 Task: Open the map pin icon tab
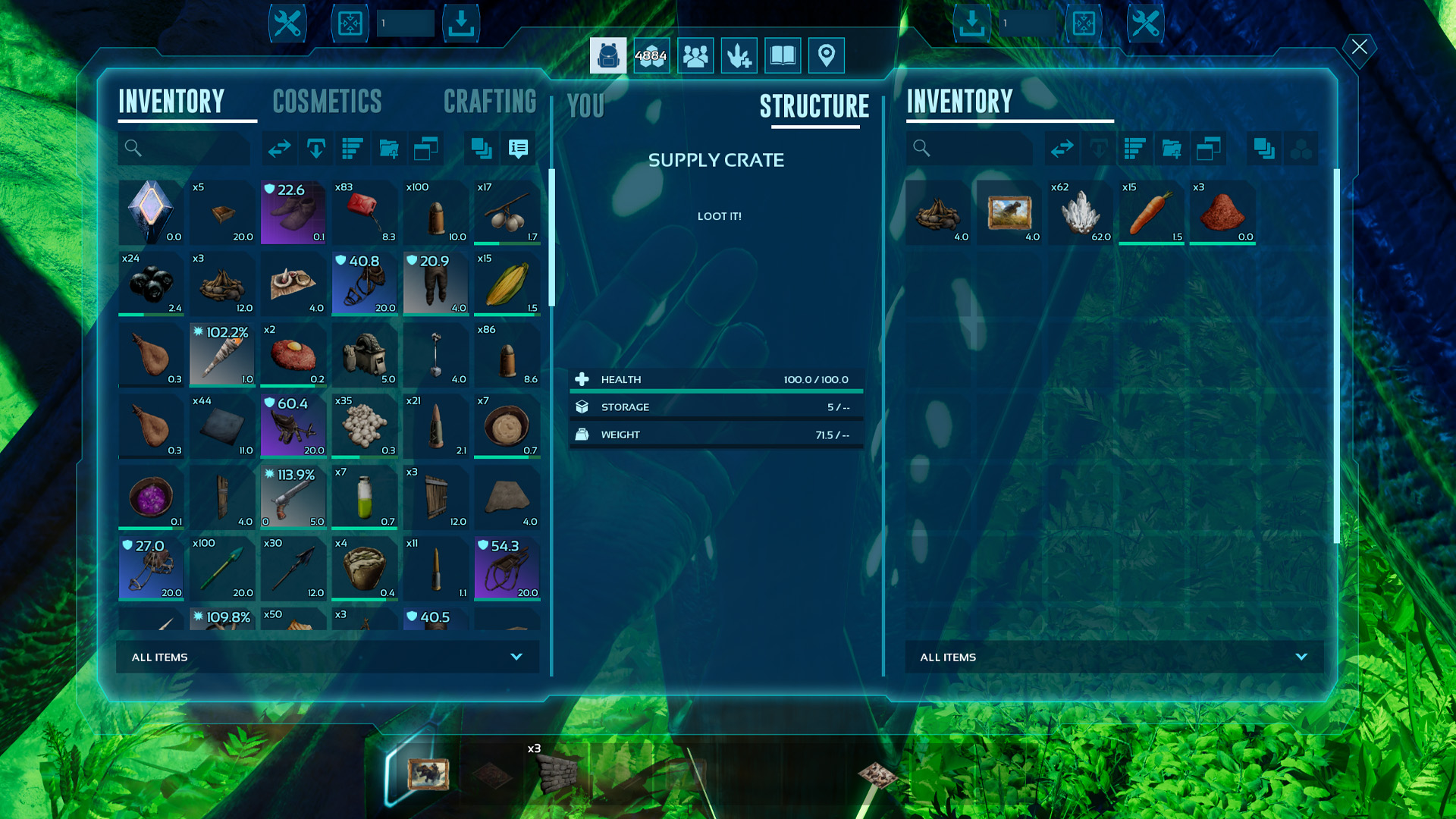827,55
